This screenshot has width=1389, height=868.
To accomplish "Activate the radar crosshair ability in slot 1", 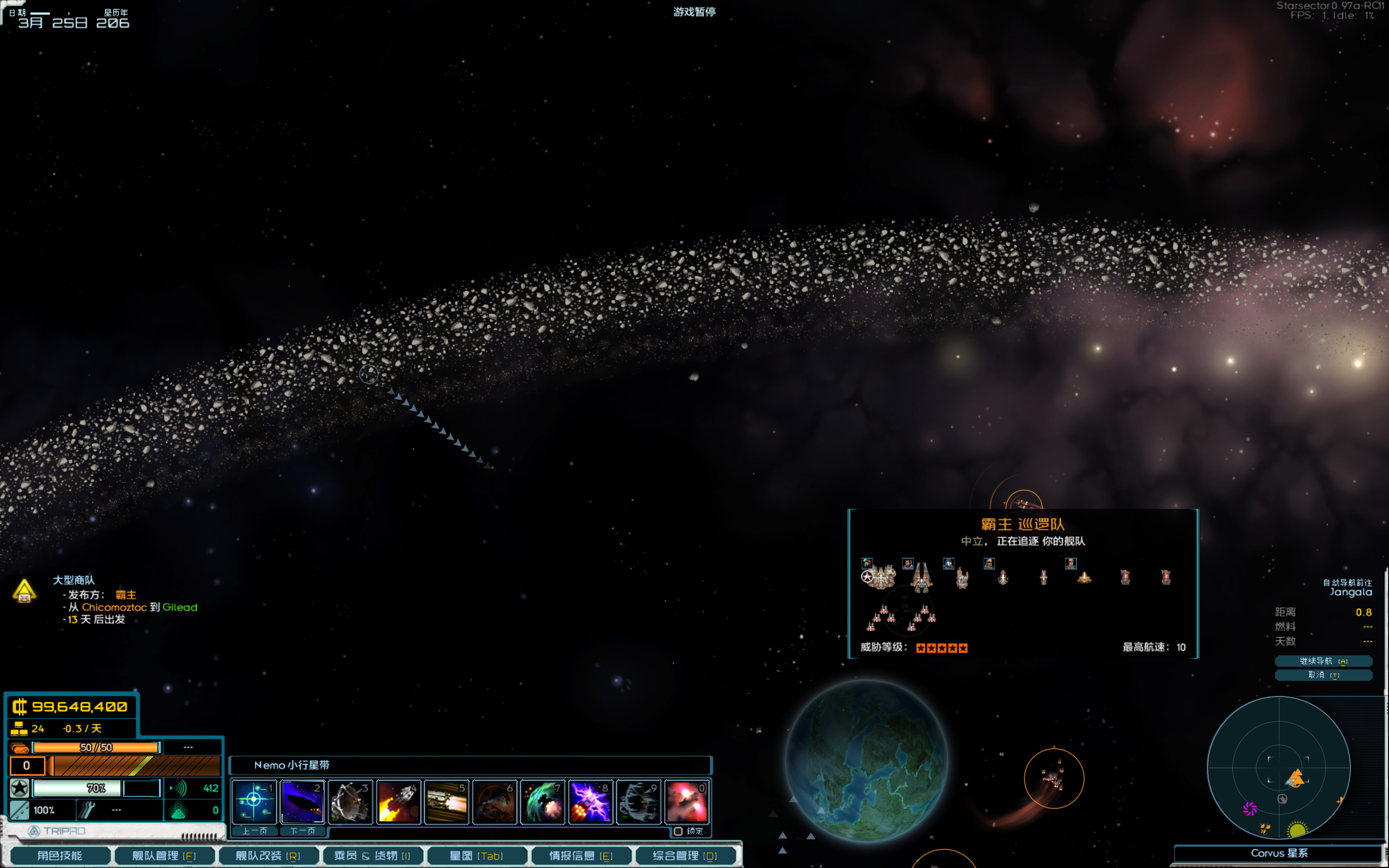I will (254, 801).
